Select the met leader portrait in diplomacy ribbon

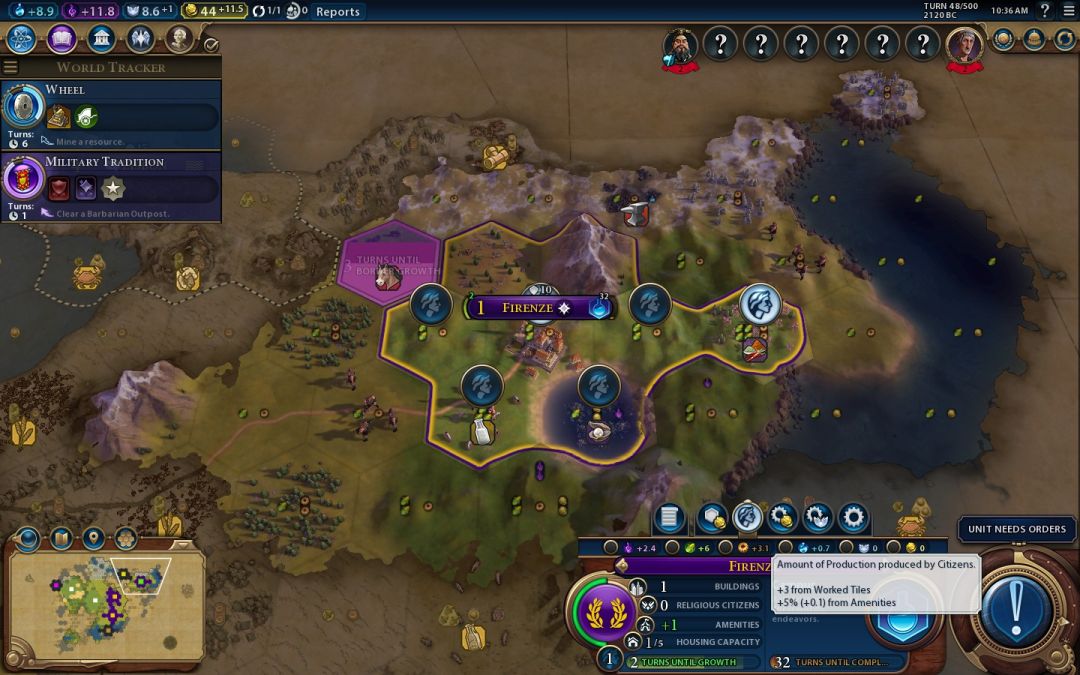pos(681,45)
